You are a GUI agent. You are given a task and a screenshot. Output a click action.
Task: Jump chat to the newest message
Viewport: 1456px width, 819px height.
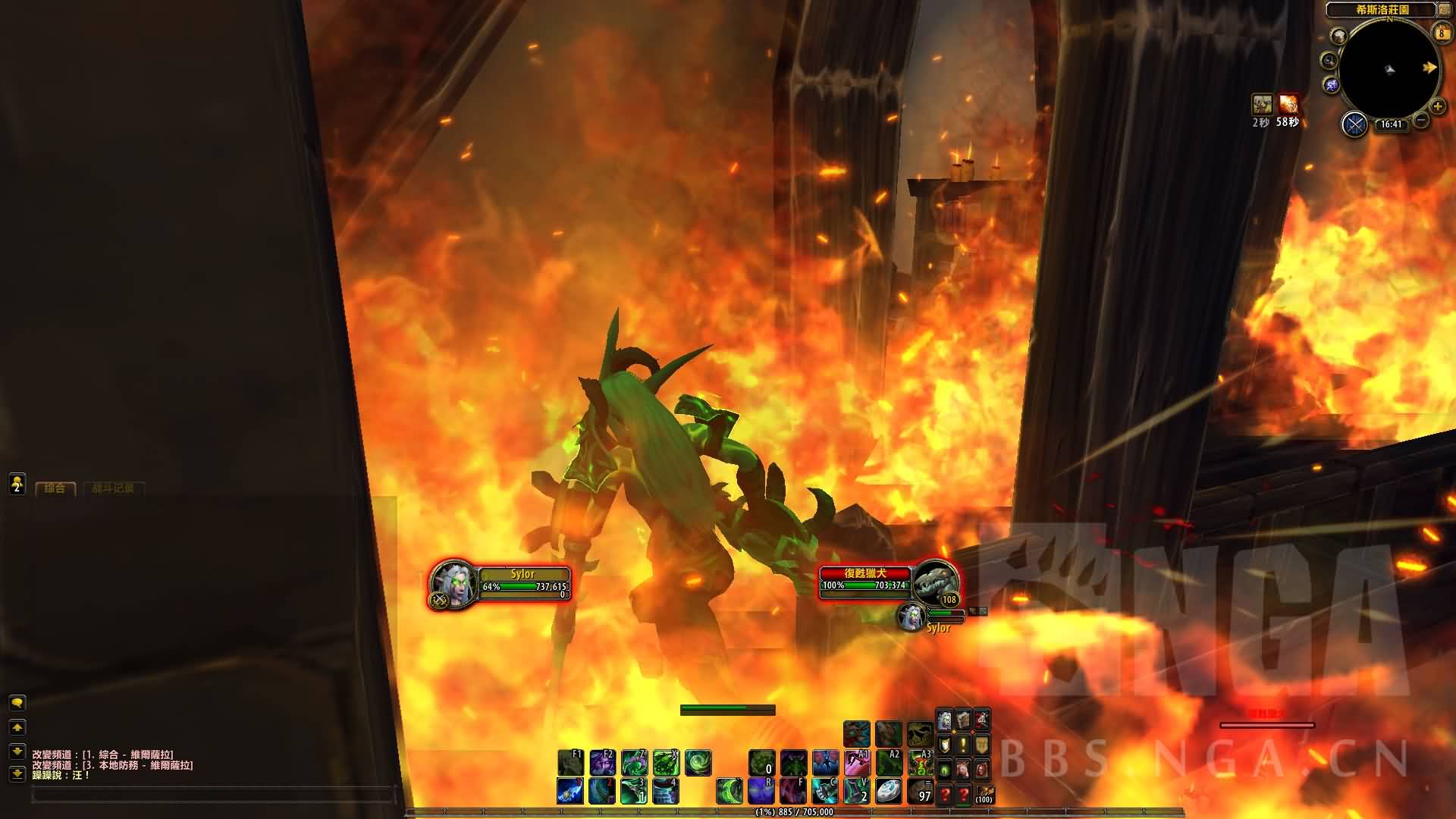click(x=17, y=774)
